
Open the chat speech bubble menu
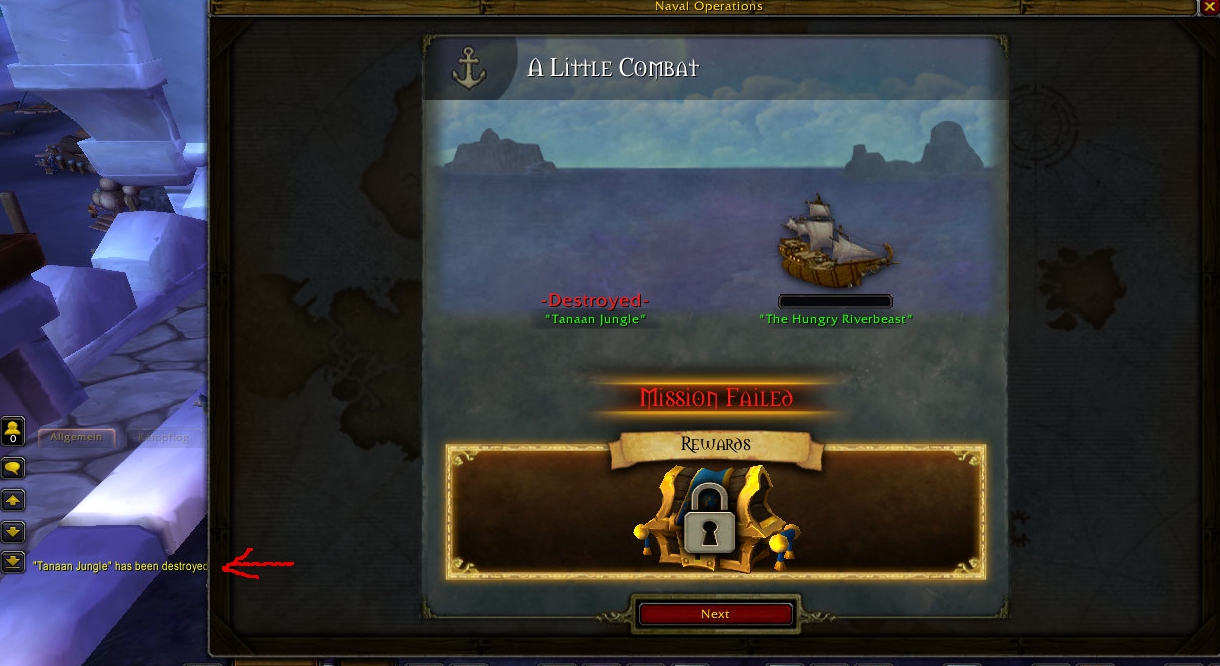[13, 467]
